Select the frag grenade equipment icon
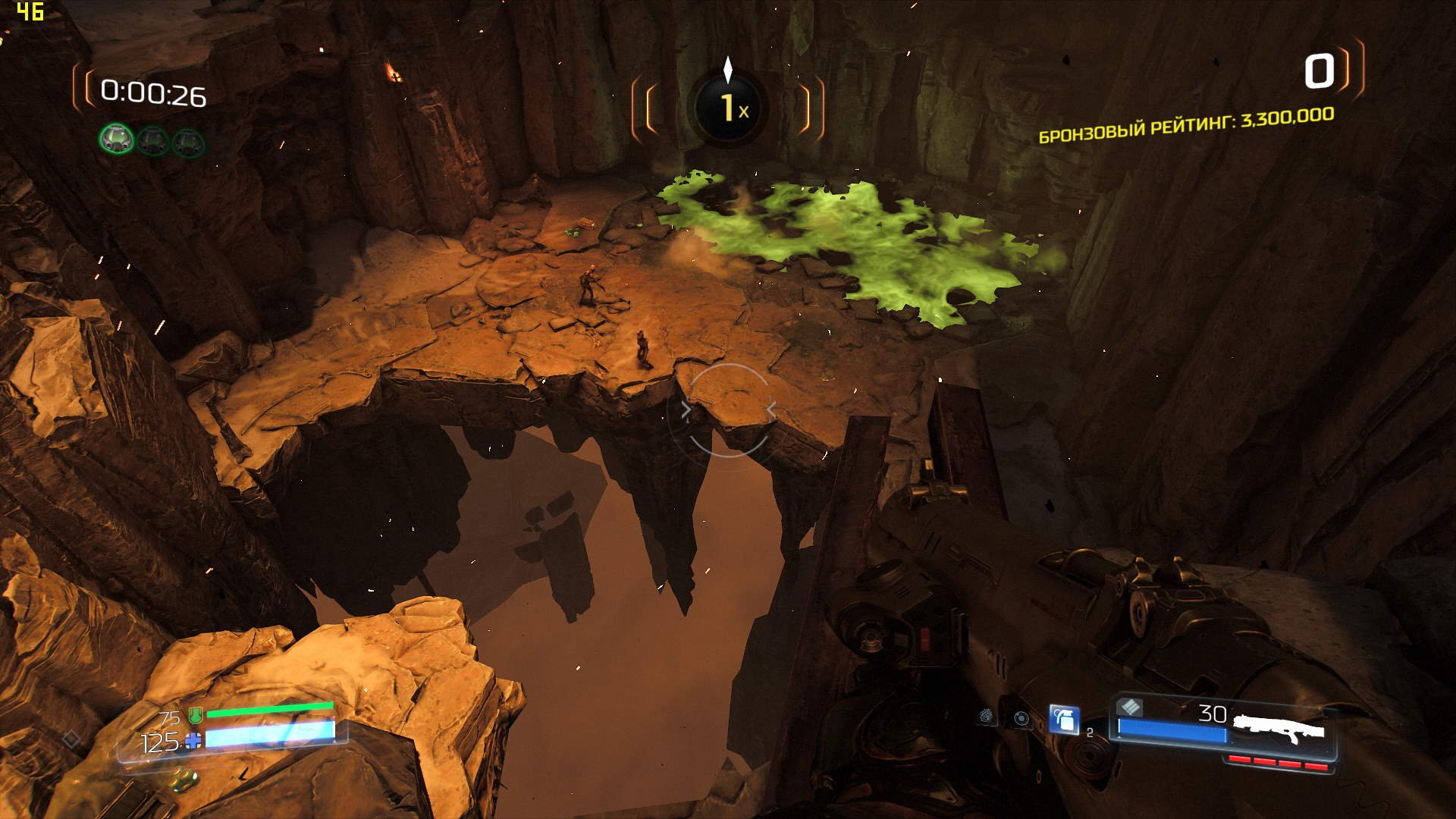1456x819 pixels. click(1064, 719)
